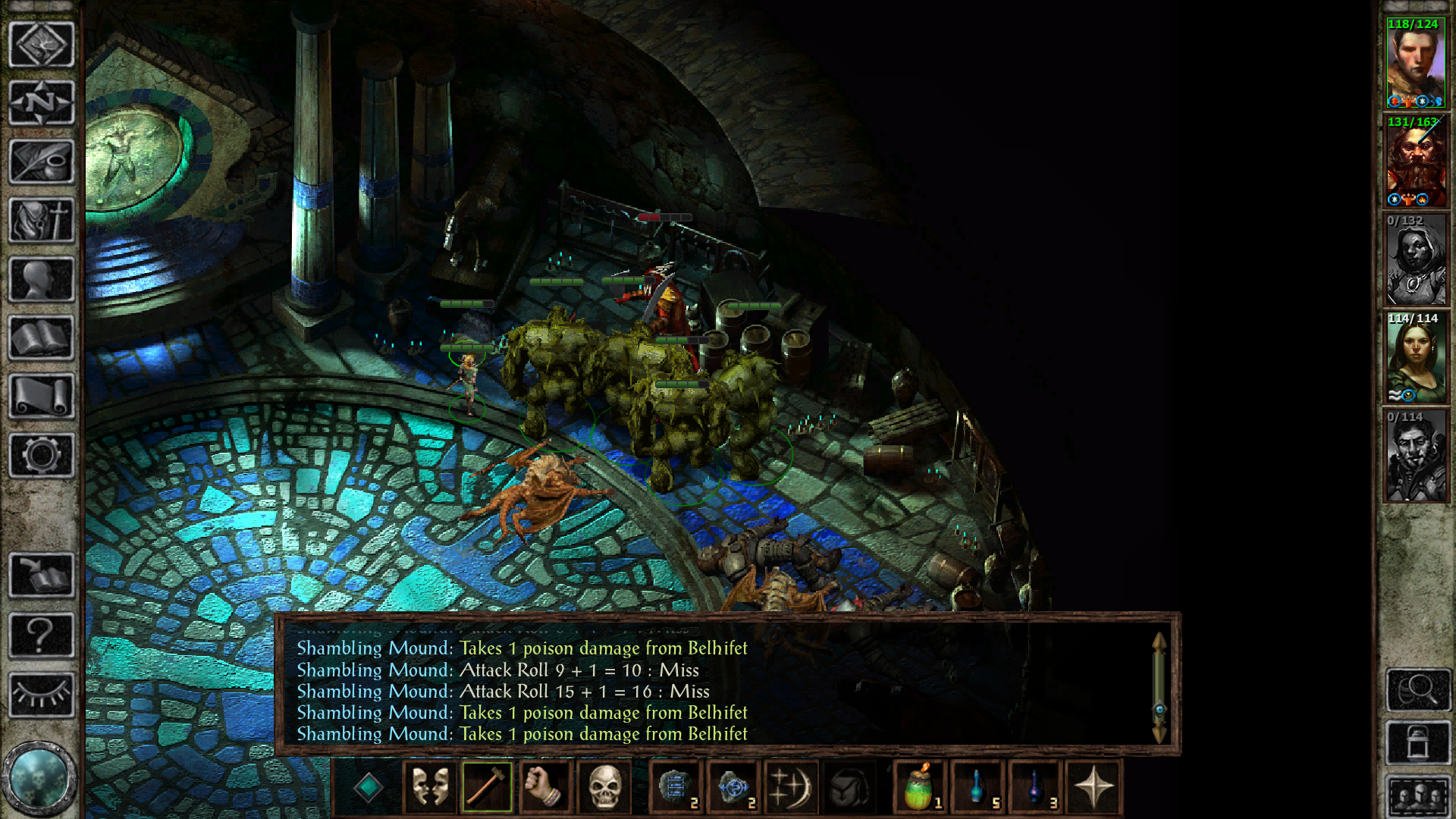This screenshot has width=1456, height=819.
Task: Open the mage spellbook
Action: [x=42, y=337]
